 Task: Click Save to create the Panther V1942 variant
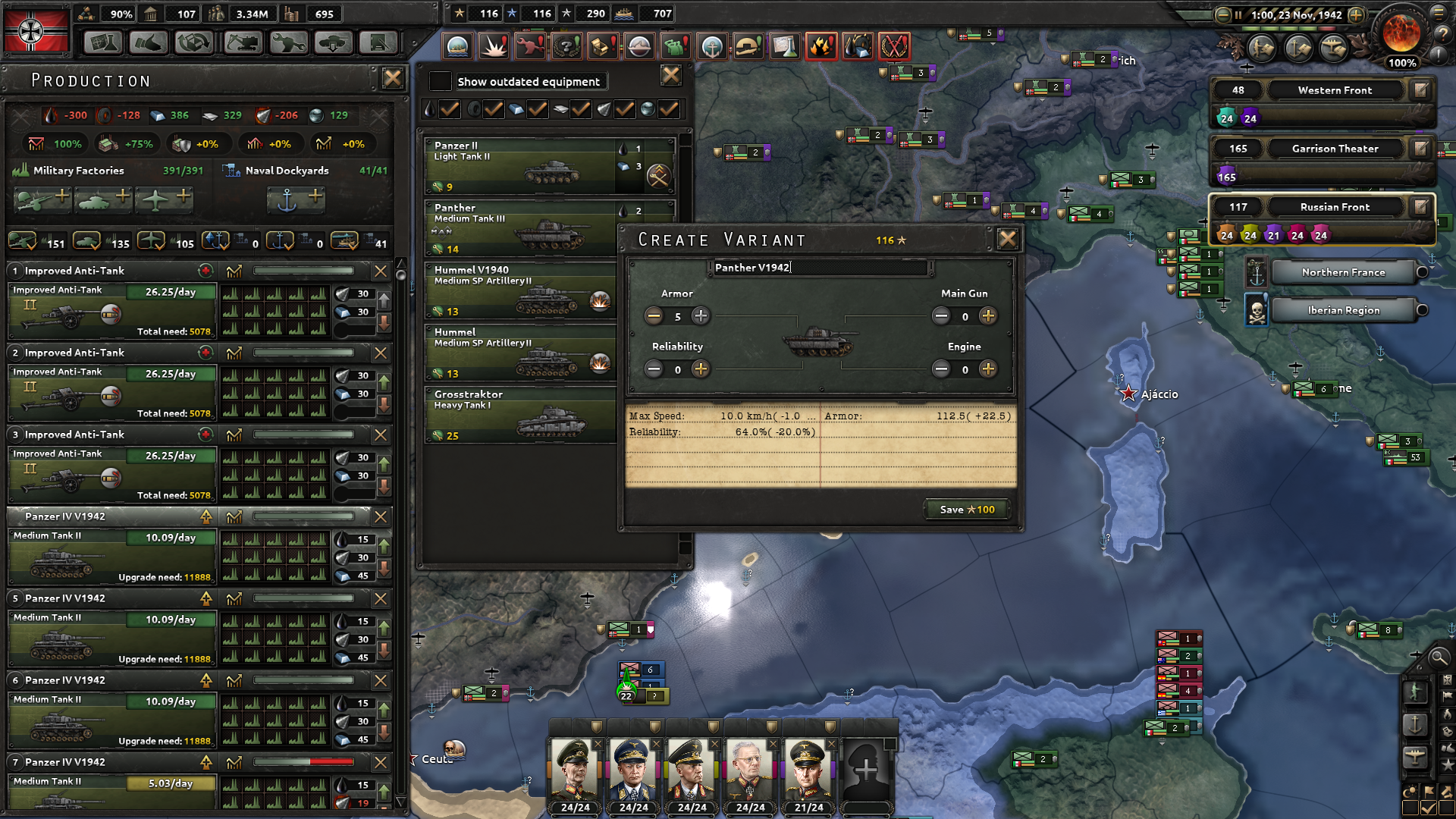coord(965,509)
